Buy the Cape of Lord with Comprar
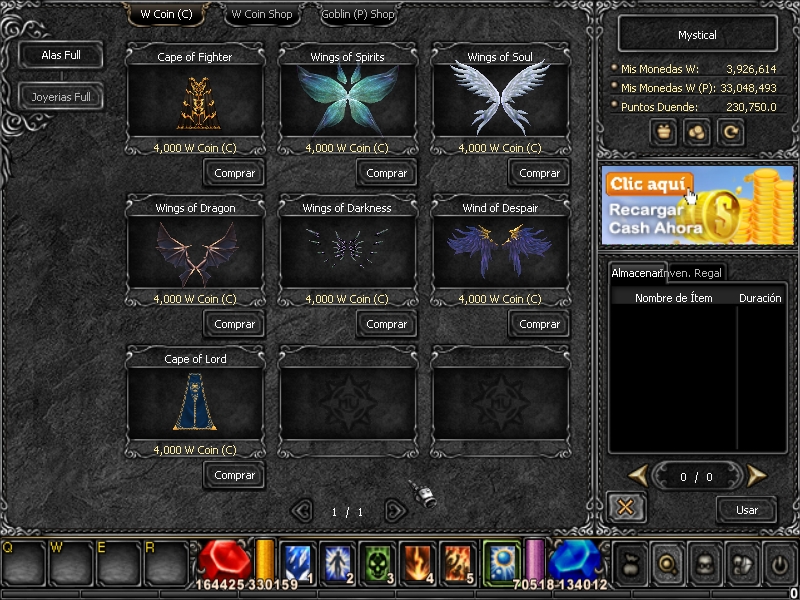 pos(235,475)
